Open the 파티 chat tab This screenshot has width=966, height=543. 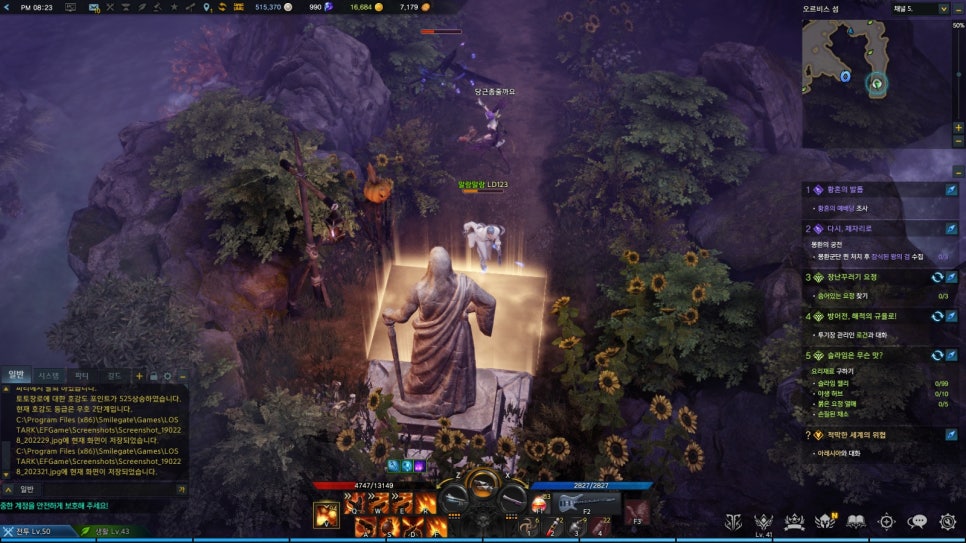click(x=82, y=375)
